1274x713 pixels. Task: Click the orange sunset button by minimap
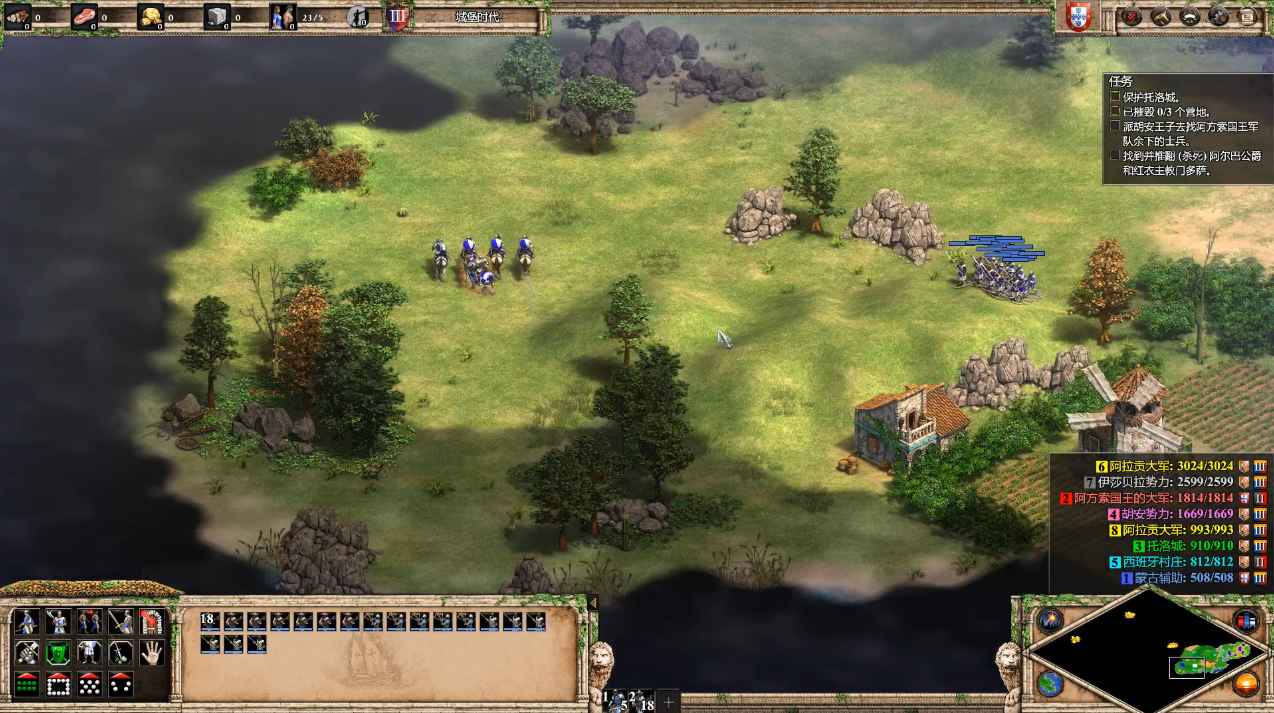coord(1245,684)
